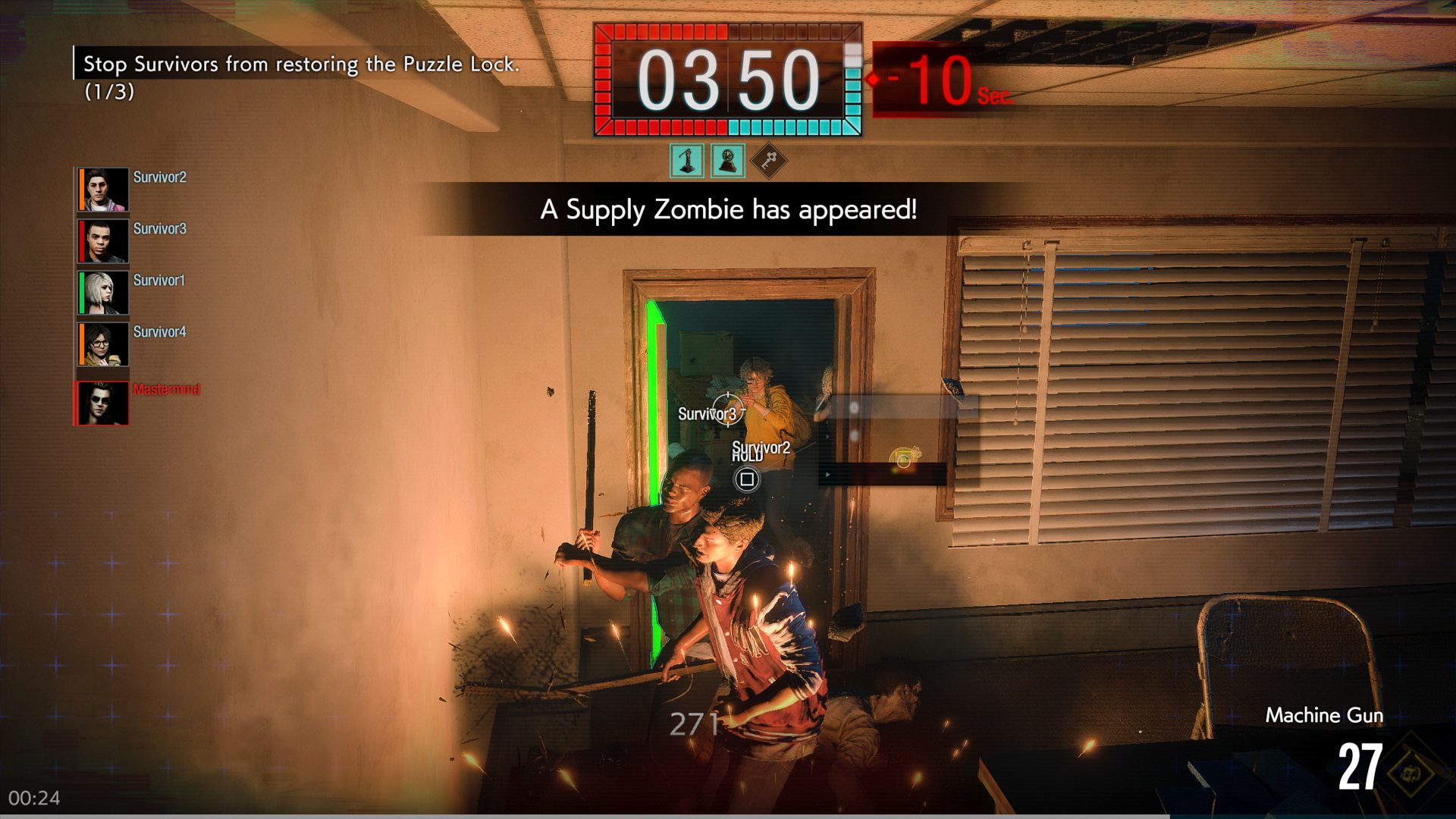Click the Mastermind portrait with sunglasses
Screen dimensions: 1456x819
point(103,403)
